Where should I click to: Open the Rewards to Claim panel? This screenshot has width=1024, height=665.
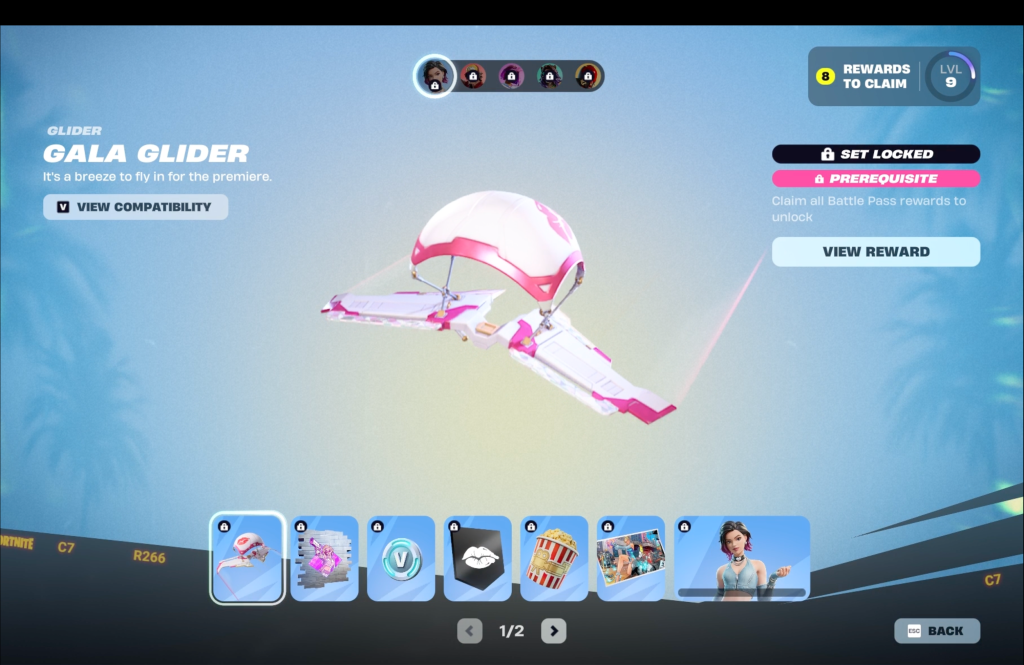[x=865, y=76]
